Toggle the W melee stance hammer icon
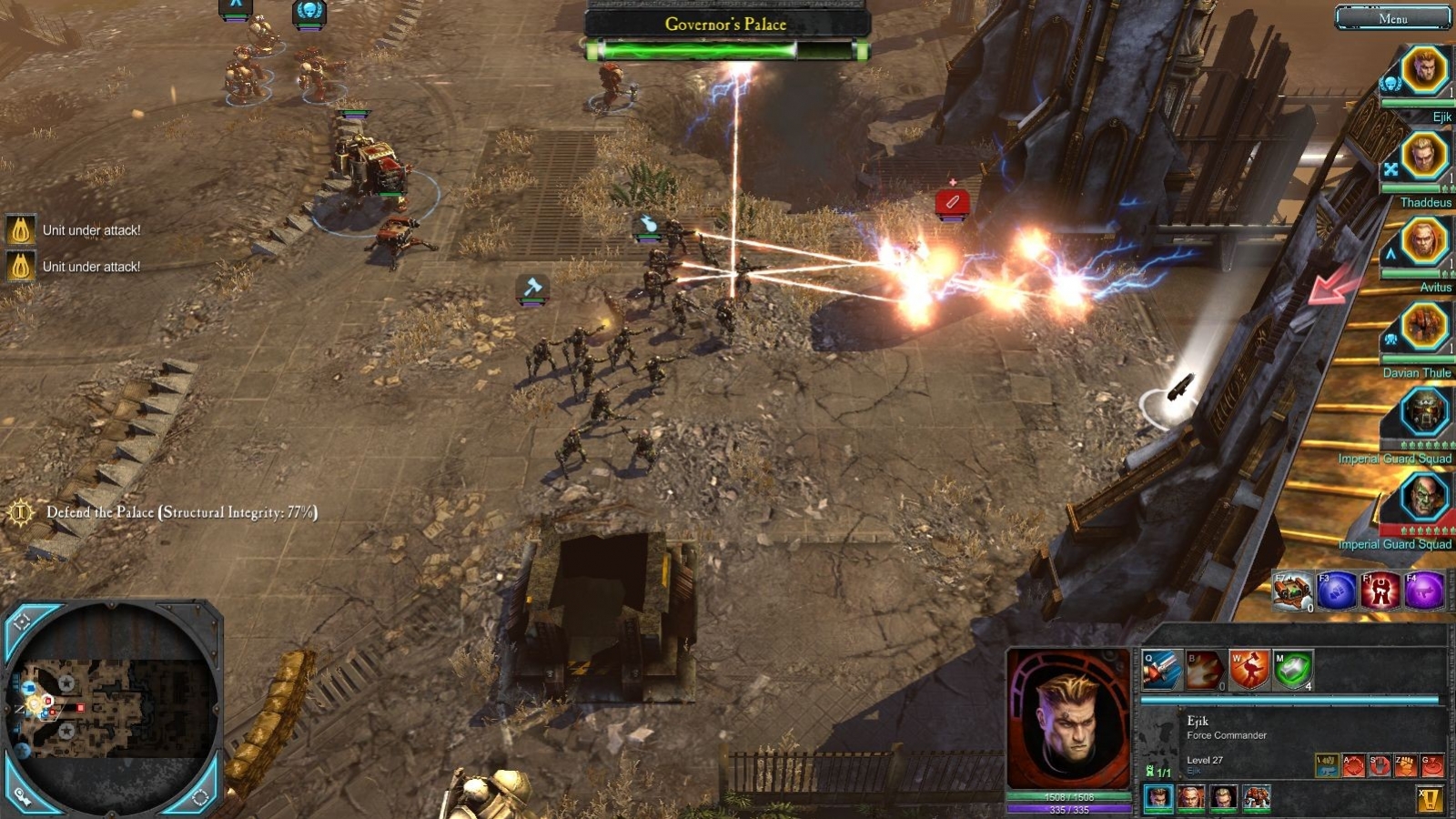The height and width of the screenshot is (819, 1456). point(1249,670)
